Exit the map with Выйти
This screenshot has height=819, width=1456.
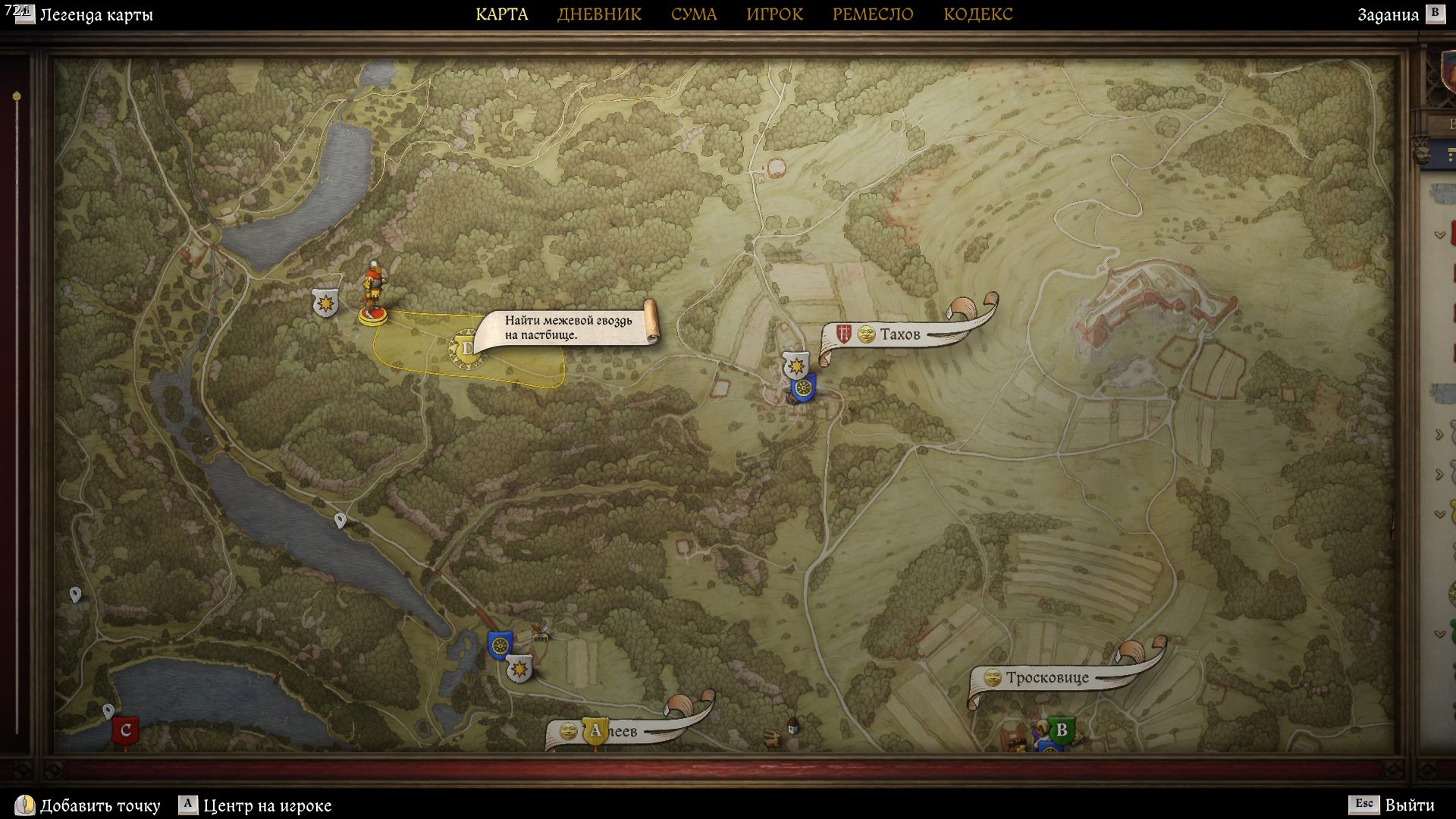coord(1409,805)
